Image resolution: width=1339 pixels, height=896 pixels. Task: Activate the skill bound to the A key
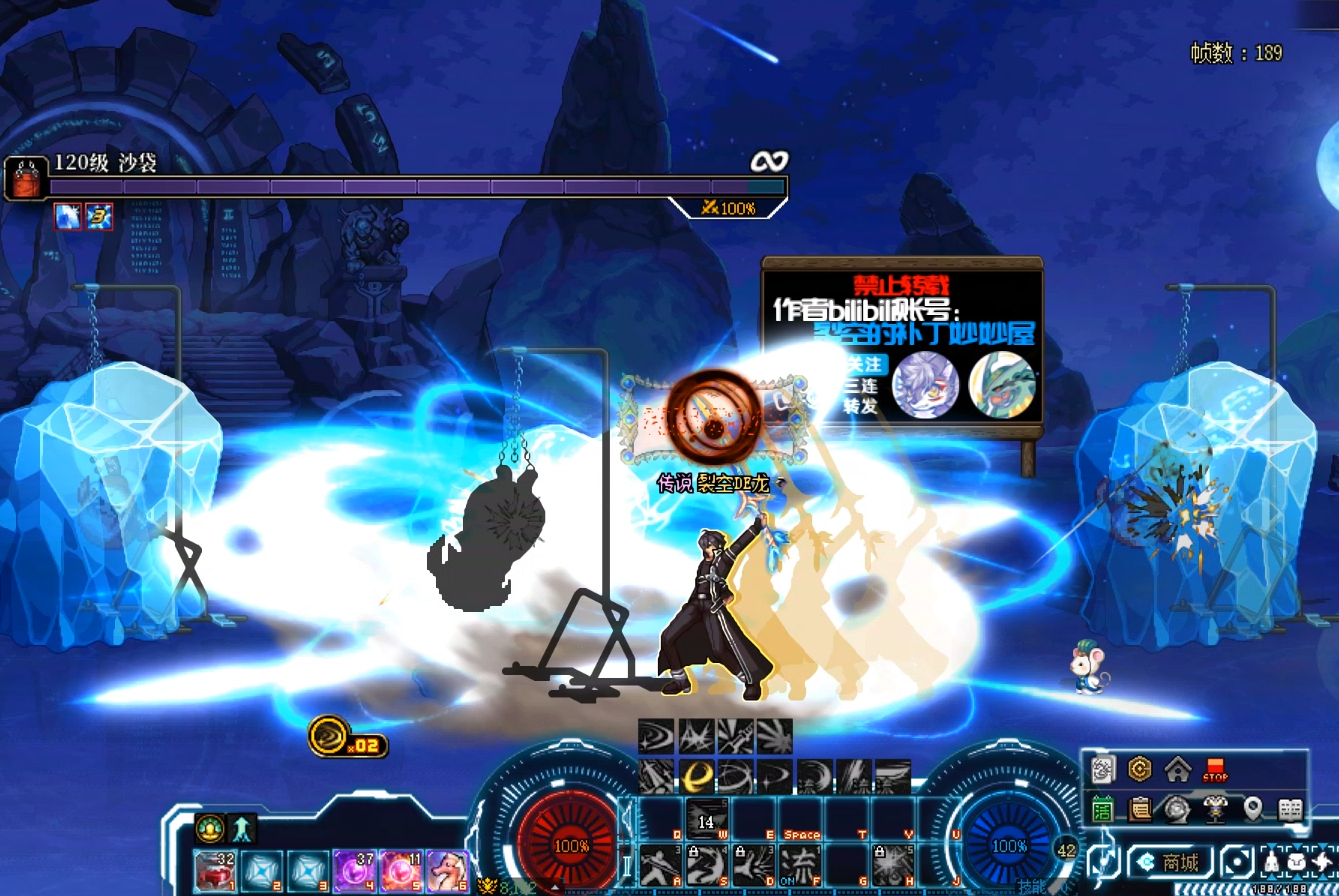click(660, 863)
